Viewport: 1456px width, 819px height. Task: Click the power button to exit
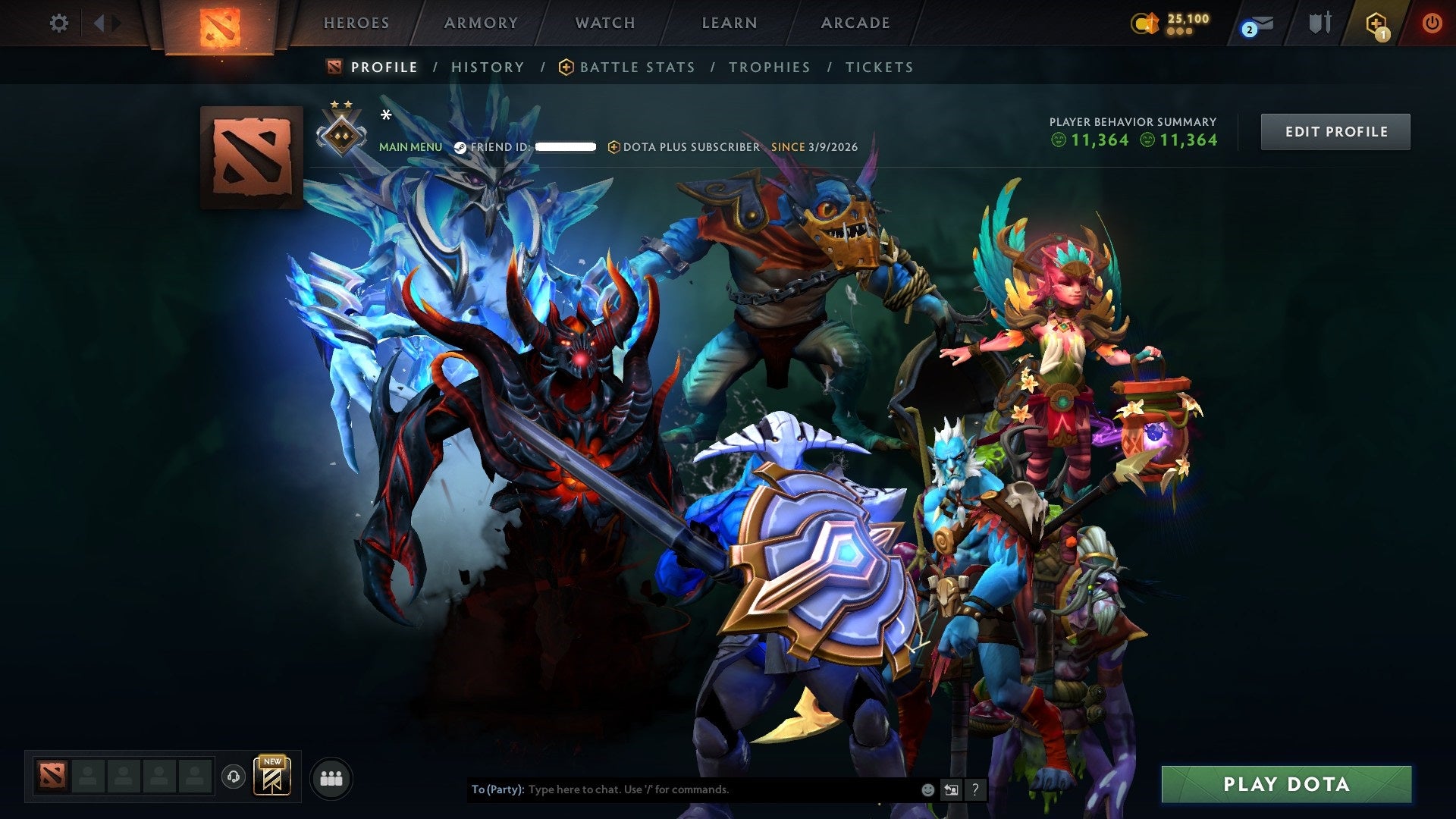(1432, 24)
